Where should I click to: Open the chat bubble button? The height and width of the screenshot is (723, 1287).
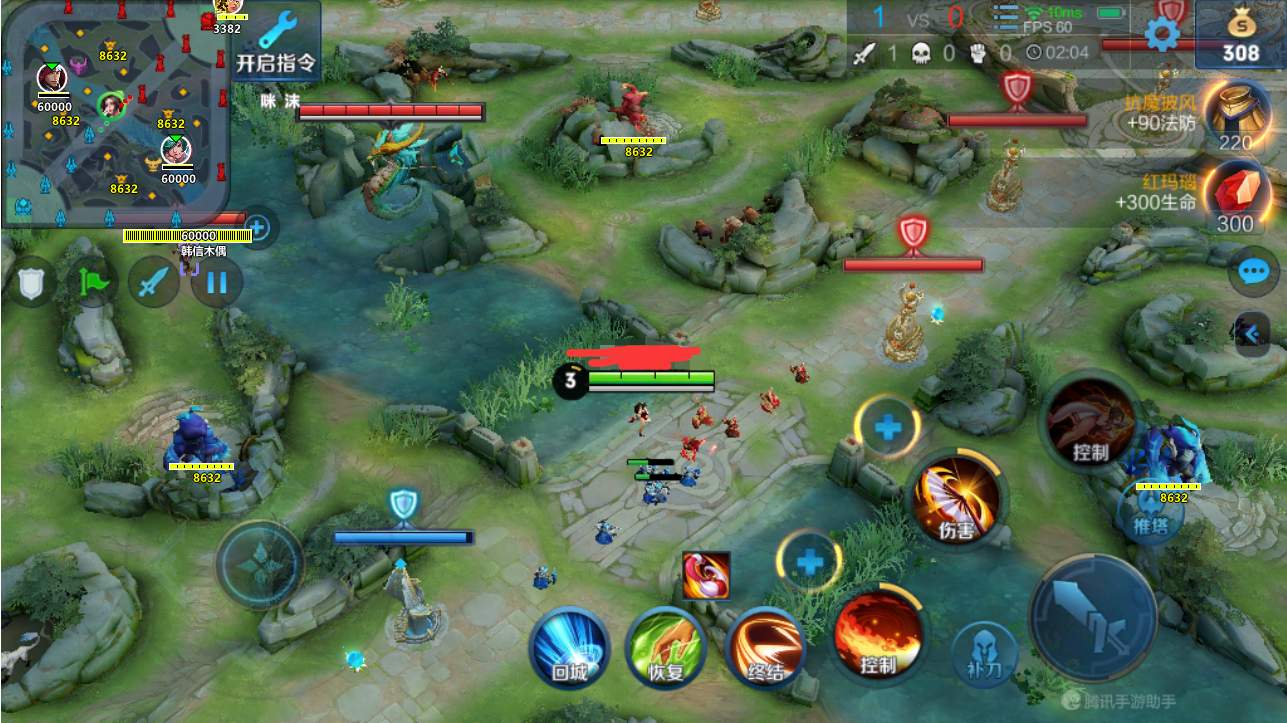pyautogui.click(x=1253, y=271)
